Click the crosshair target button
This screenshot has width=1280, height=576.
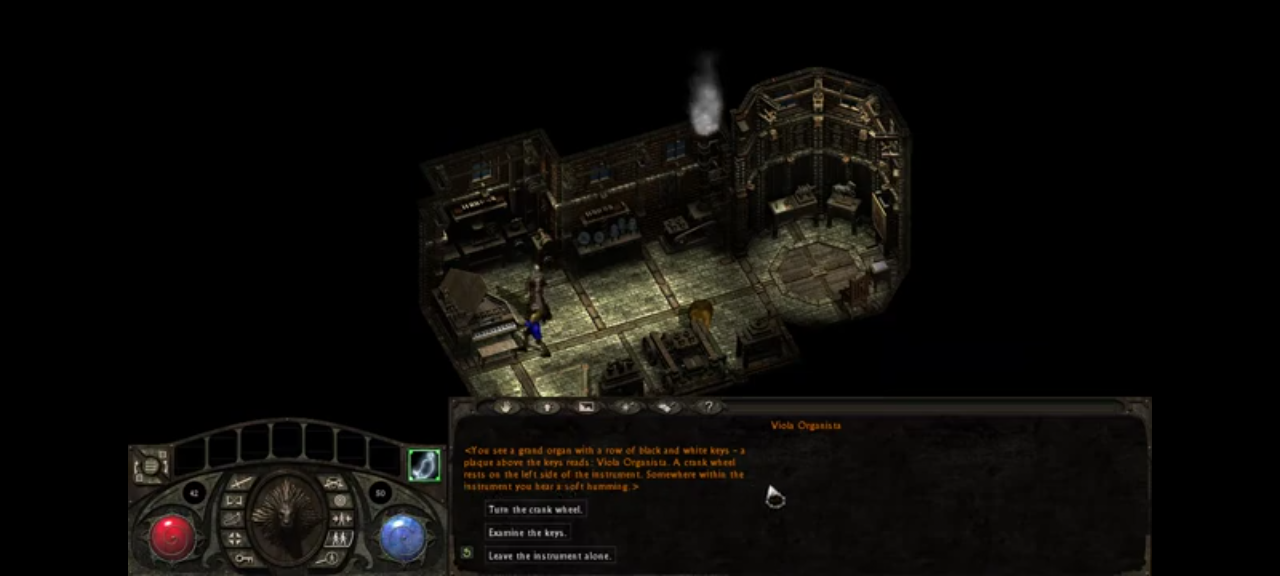pyautogui.click(x=234, y=538)
